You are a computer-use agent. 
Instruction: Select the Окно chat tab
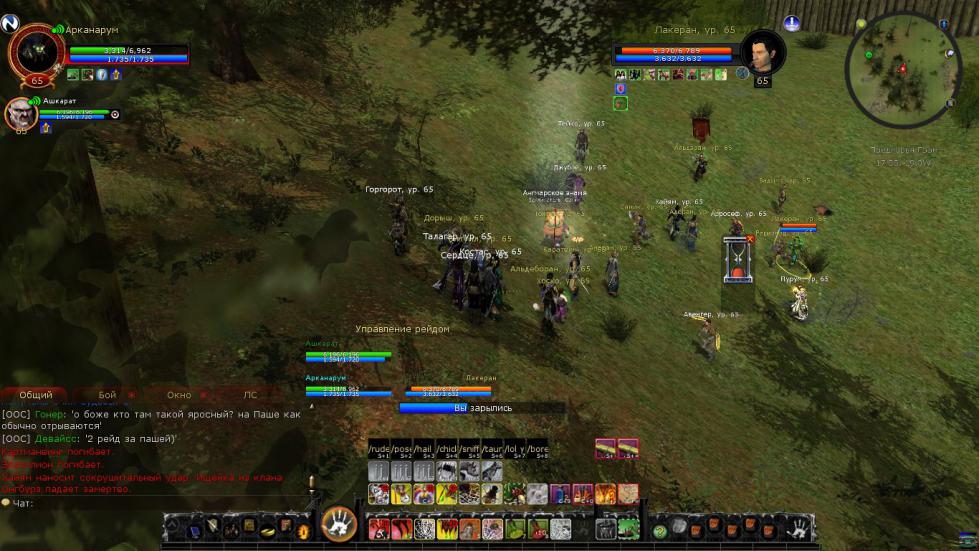point(179,395)
